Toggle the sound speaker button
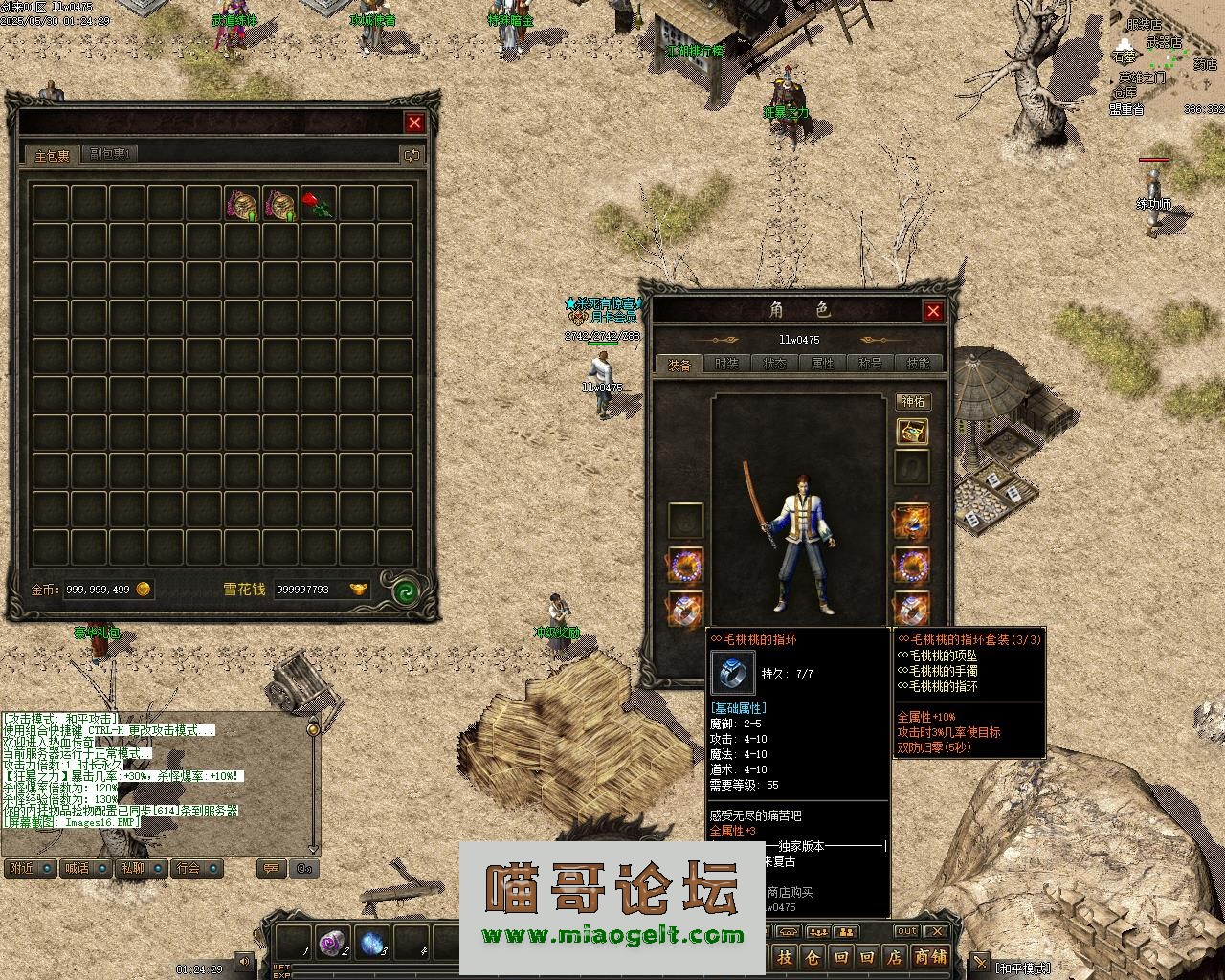The image size is (1225, 980). [245, 962]
